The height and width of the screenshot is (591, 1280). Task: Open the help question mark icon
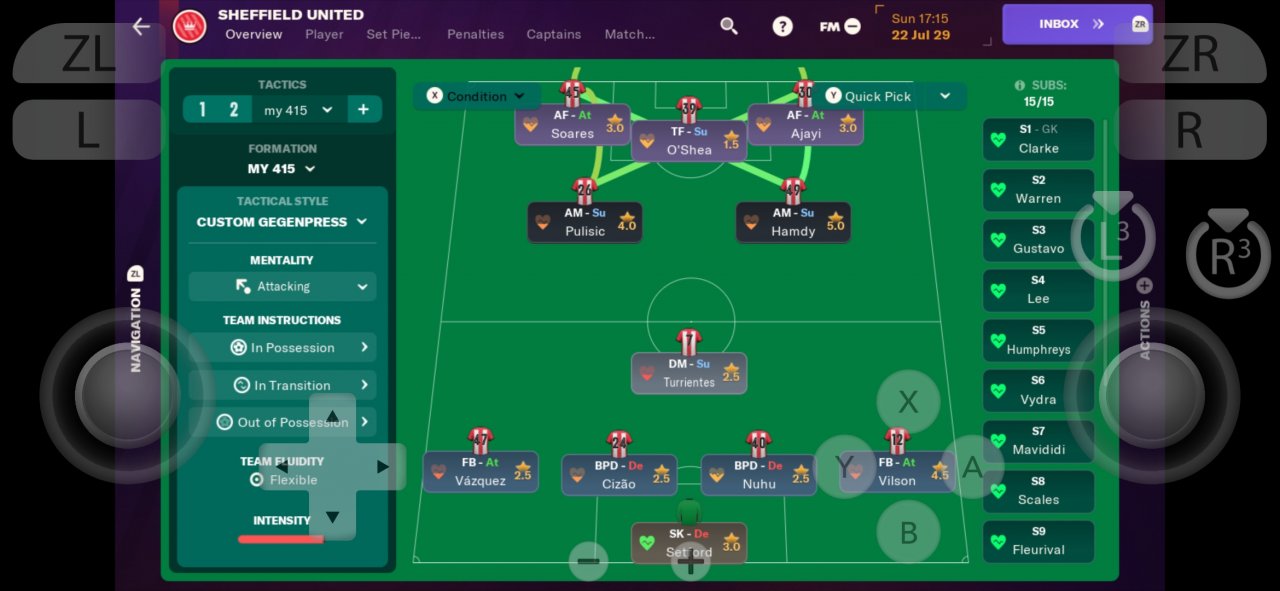pos(782,26)
